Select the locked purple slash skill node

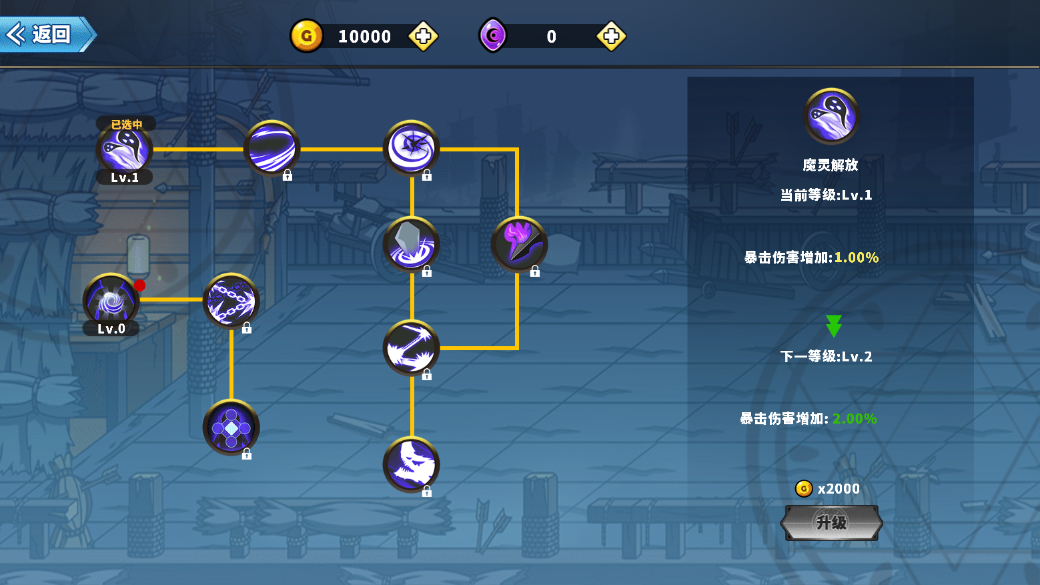point(271,148)
